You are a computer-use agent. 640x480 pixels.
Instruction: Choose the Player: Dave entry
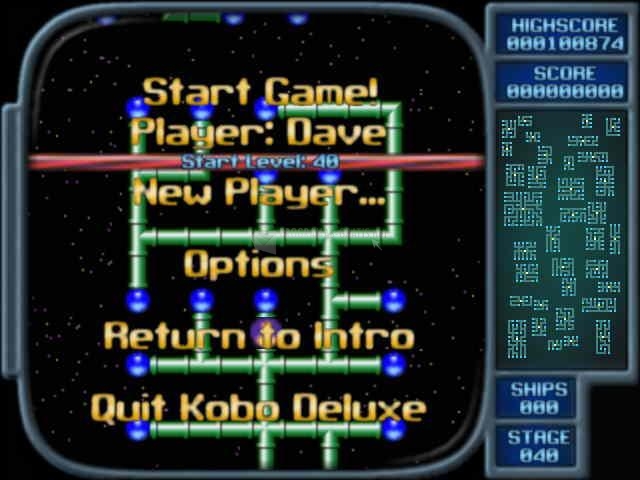(x=259, y=131)
